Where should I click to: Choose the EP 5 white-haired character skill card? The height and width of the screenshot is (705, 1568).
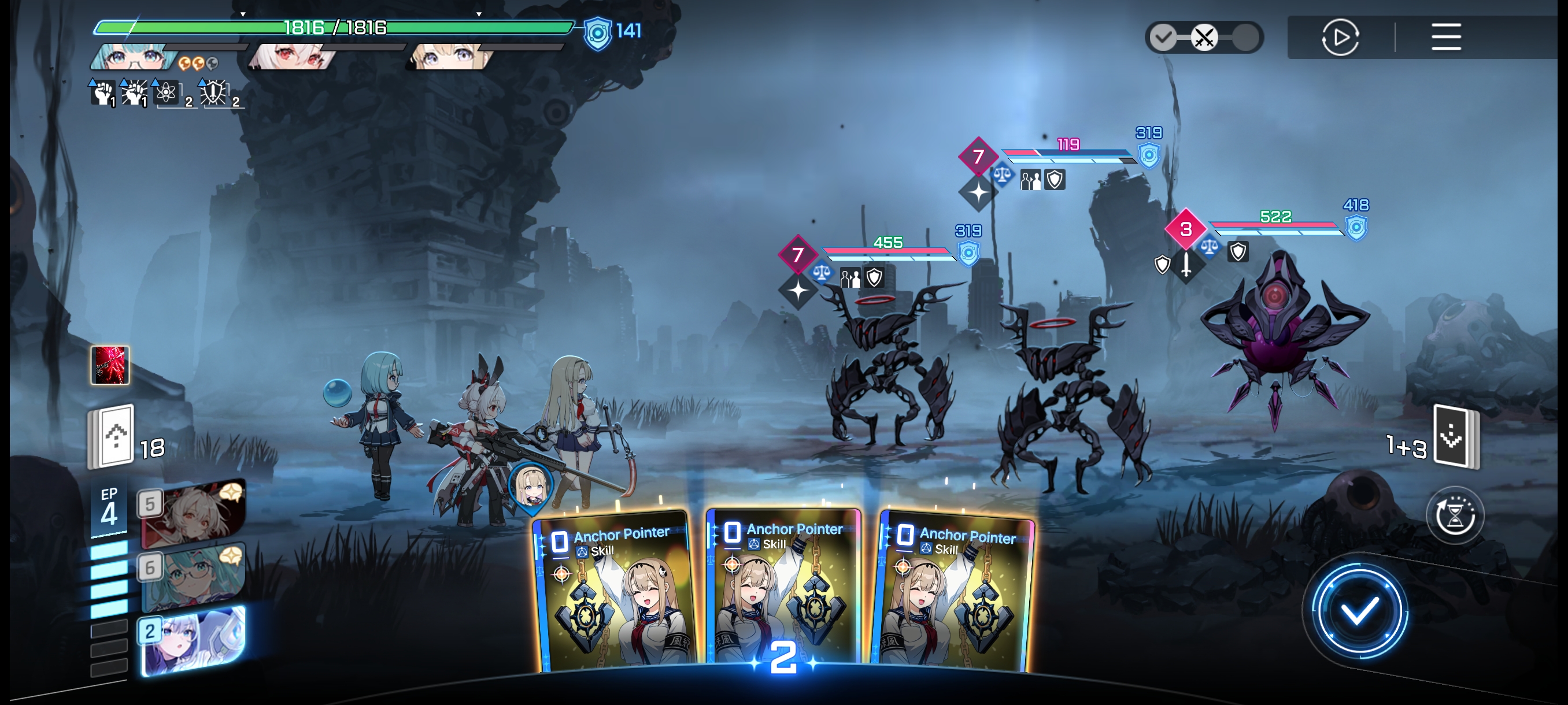coord(194,514)
